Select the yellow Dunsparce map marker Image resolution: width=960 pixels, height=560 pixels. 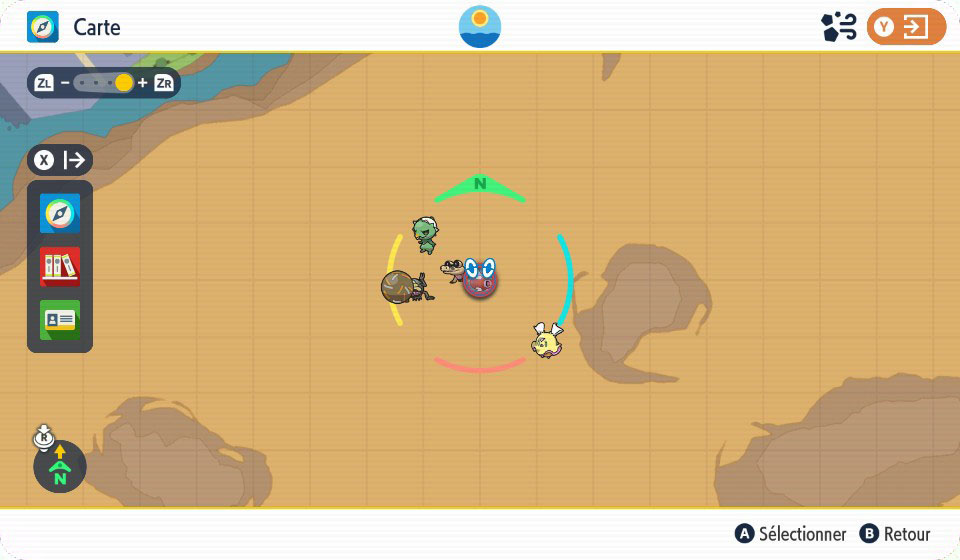(x=546, y=341)
